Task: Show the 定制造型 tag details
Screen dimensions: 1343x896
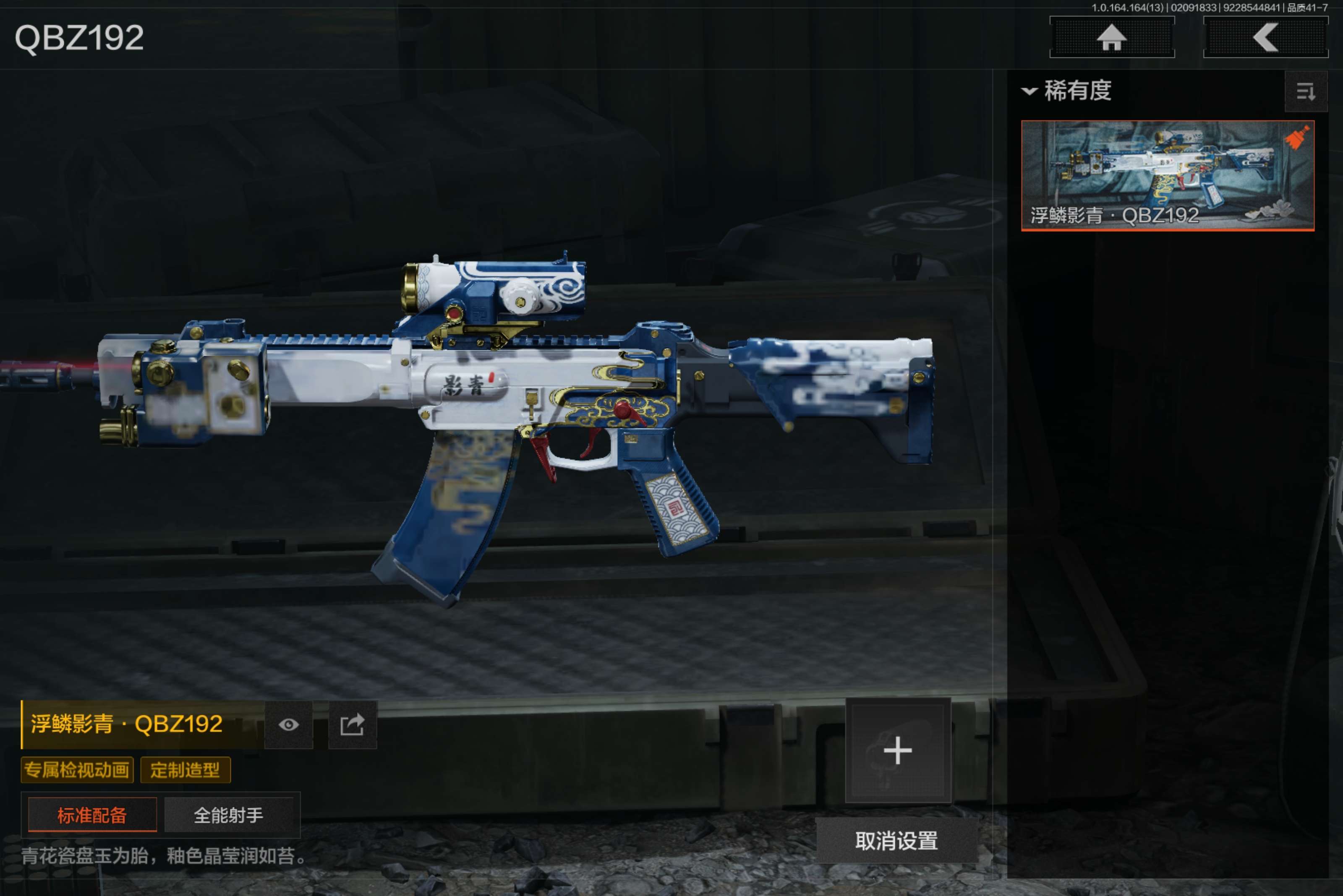Action: click(185, 770)
